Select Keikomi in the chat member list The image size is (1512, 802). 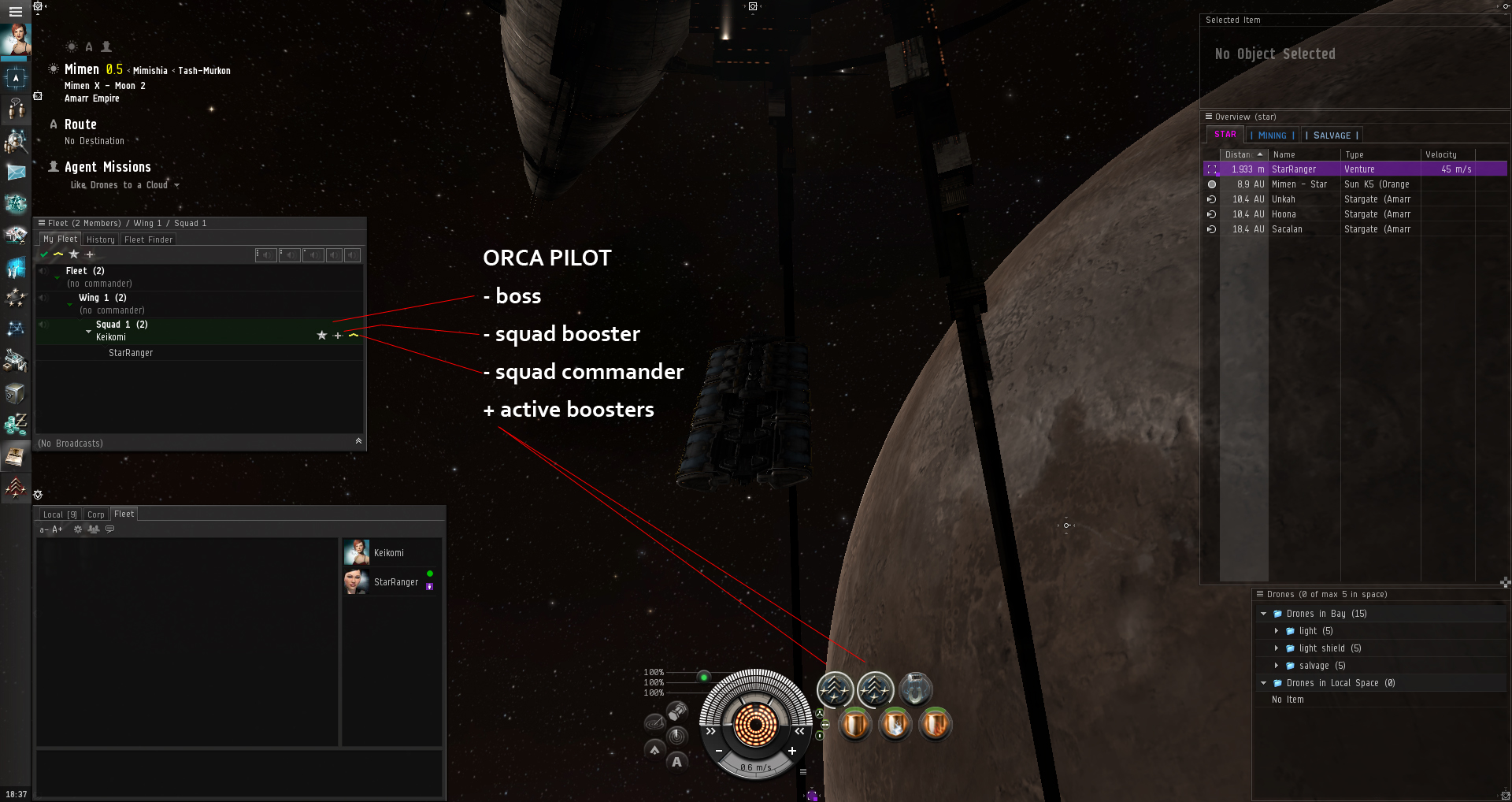[388, 553]
